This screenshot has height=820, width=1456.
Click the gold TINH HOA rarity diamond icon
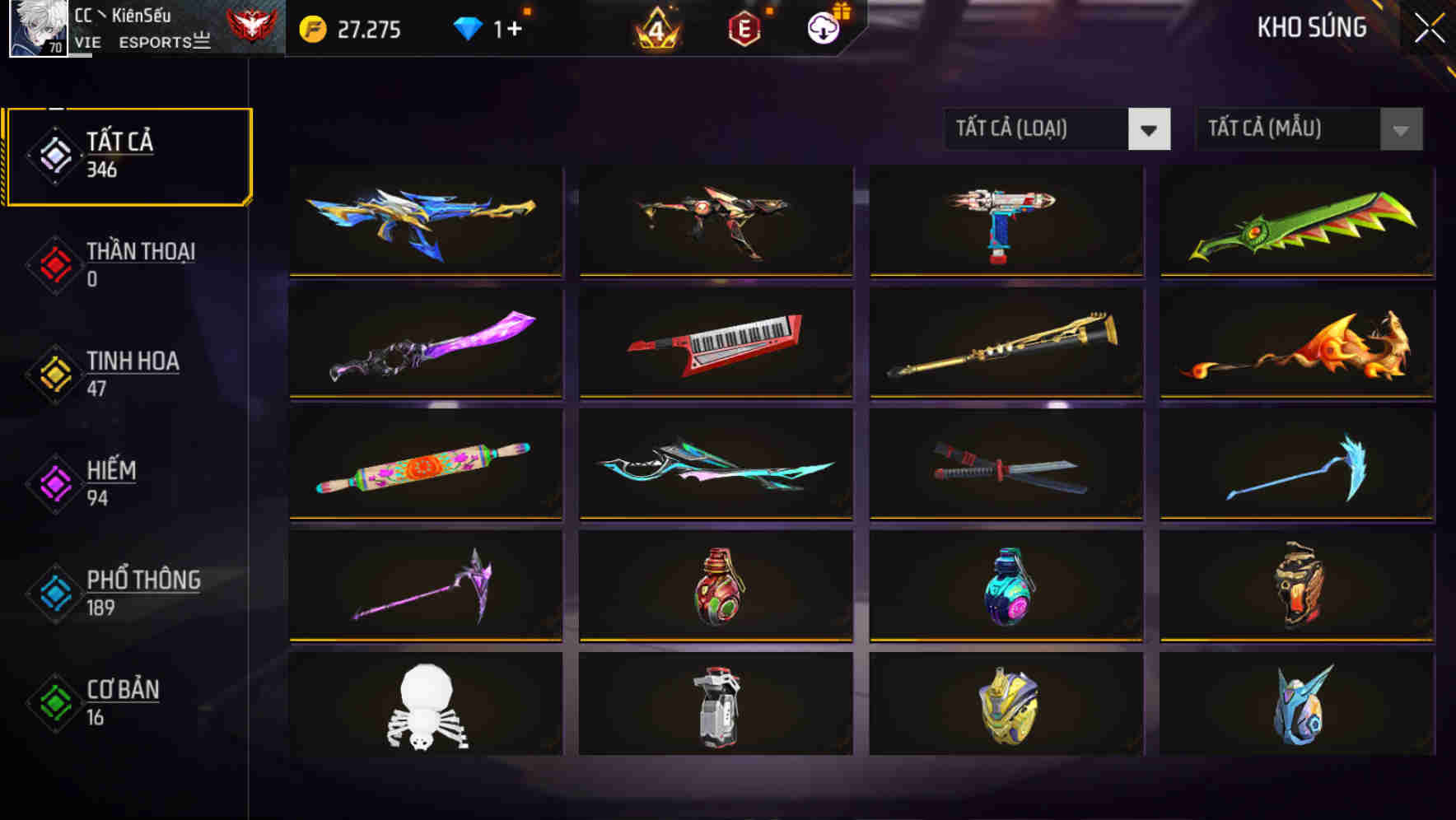54,373
